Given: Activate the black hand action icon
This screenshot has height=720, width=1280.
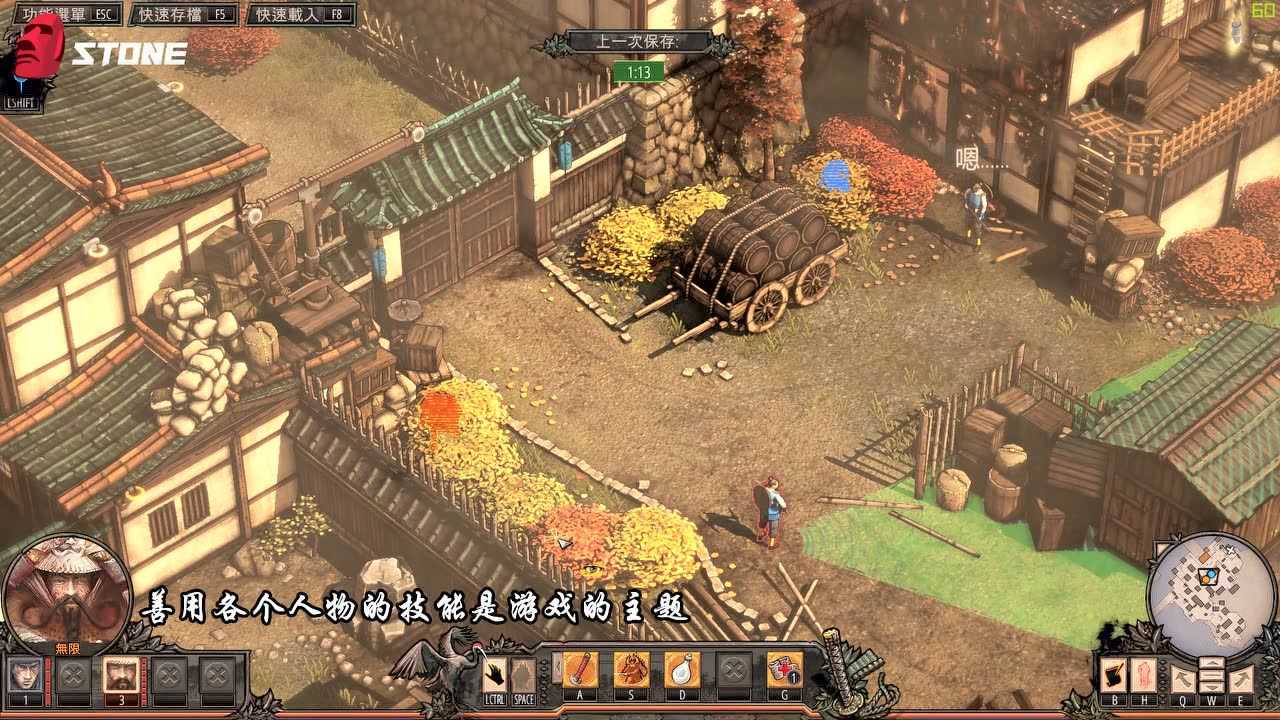Looking at the screenshot, I should (x=495, y=672).
